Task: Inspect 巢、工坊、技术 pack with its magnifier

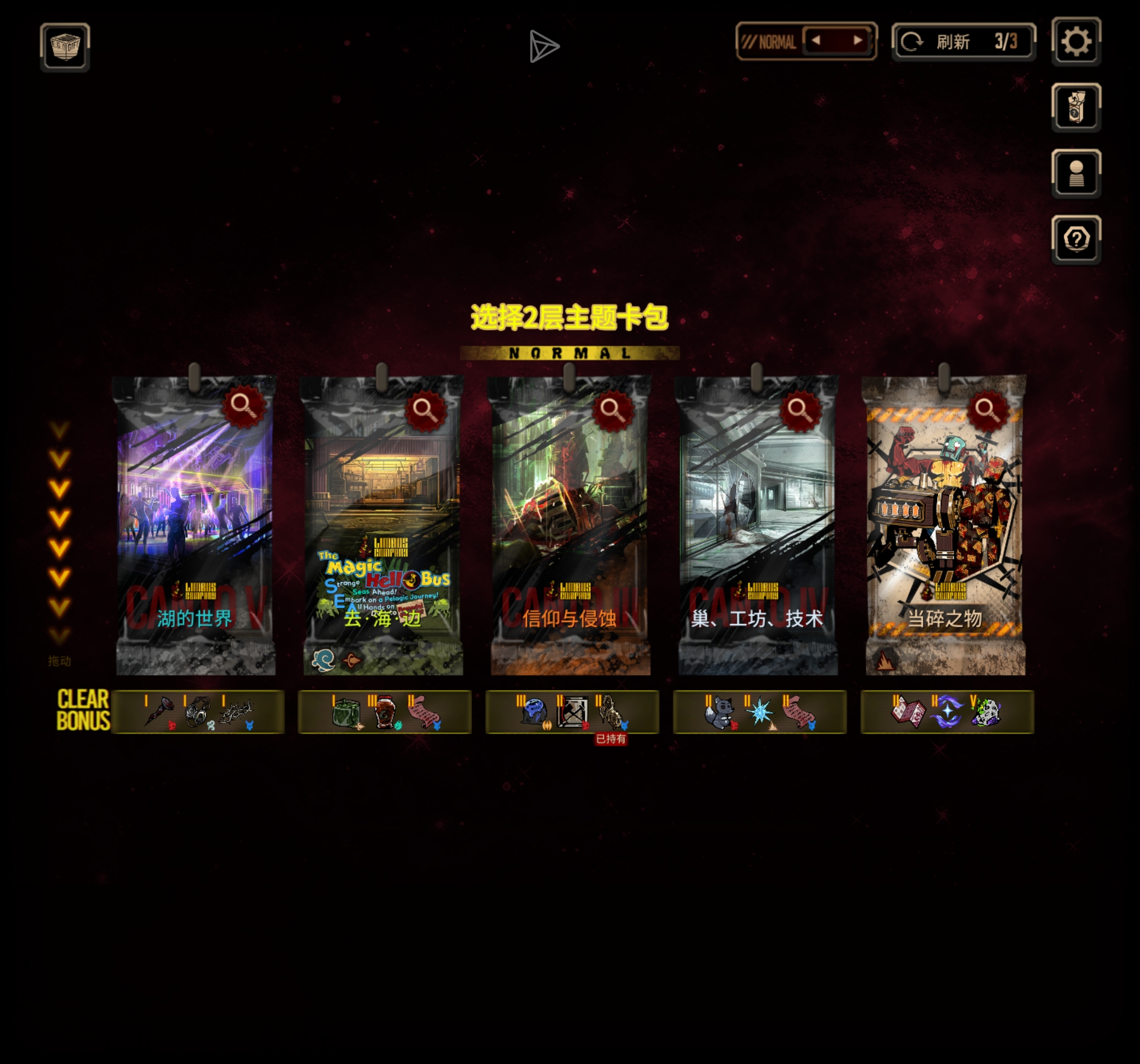Action: [799, 408]
